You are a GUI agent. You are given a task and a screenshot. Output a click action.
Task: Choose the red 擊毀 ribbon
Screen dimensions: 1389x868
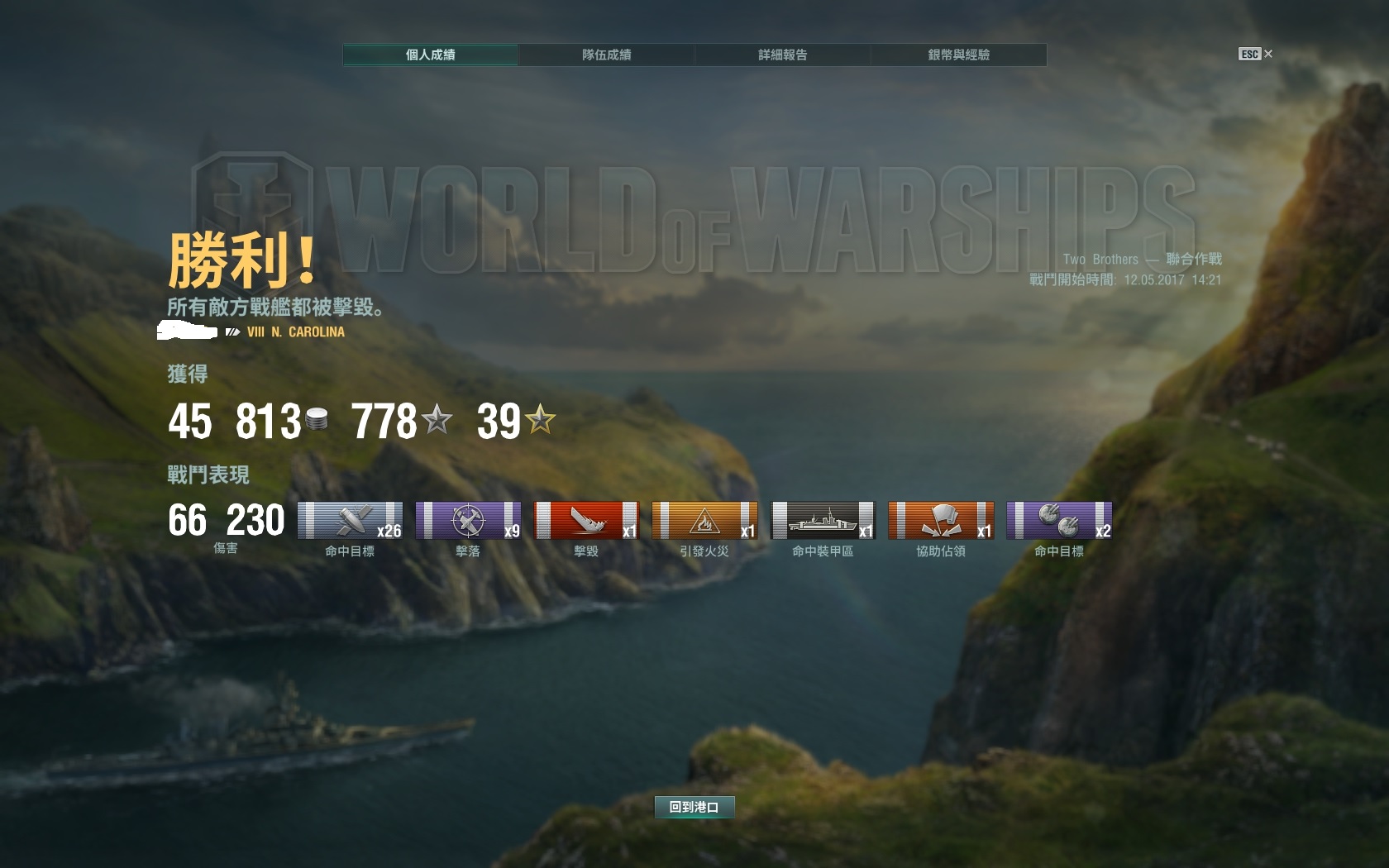(586, 521)
